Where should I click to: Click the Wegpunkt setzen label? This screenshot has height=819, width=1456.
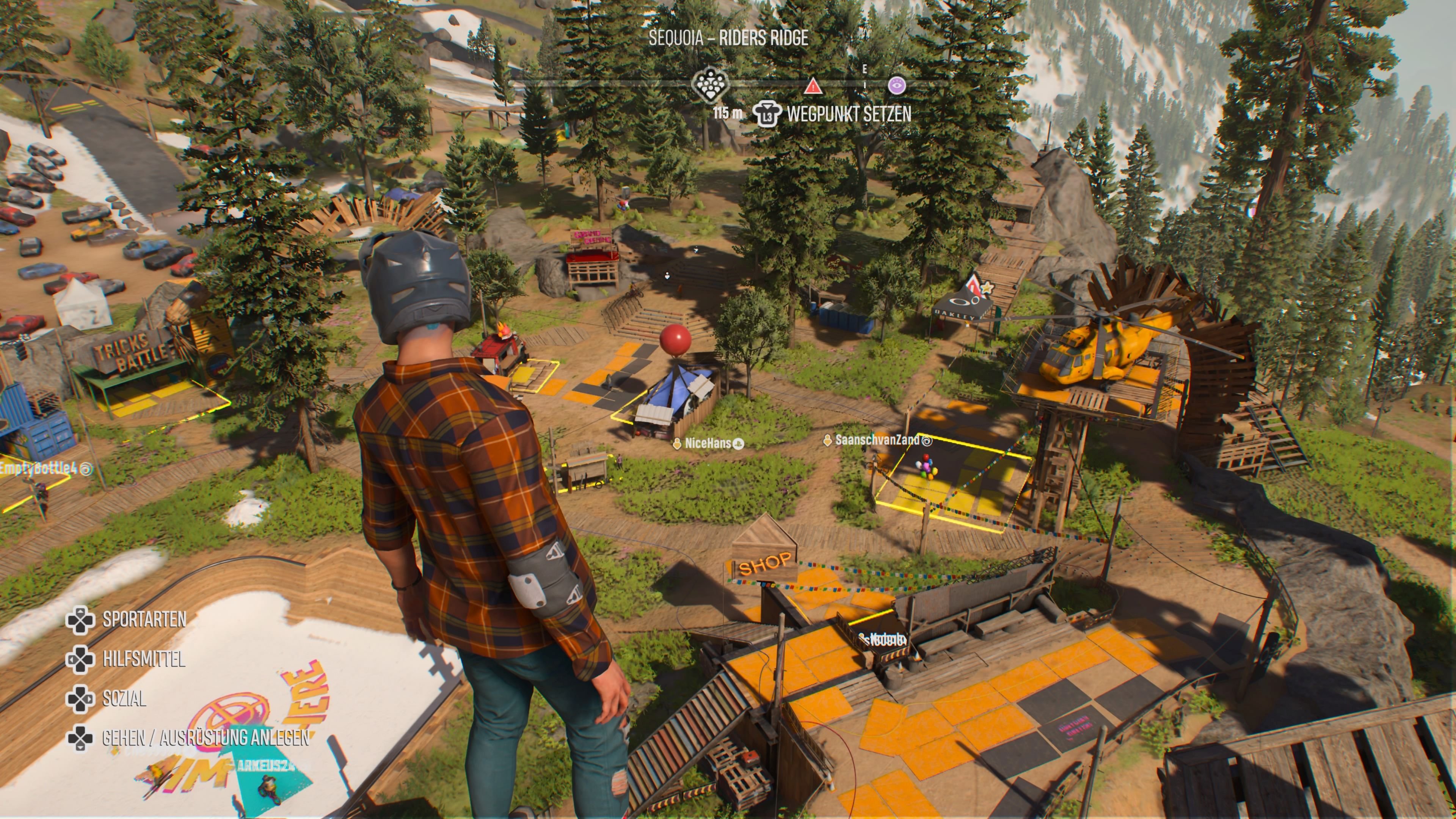tap(849, 115)
